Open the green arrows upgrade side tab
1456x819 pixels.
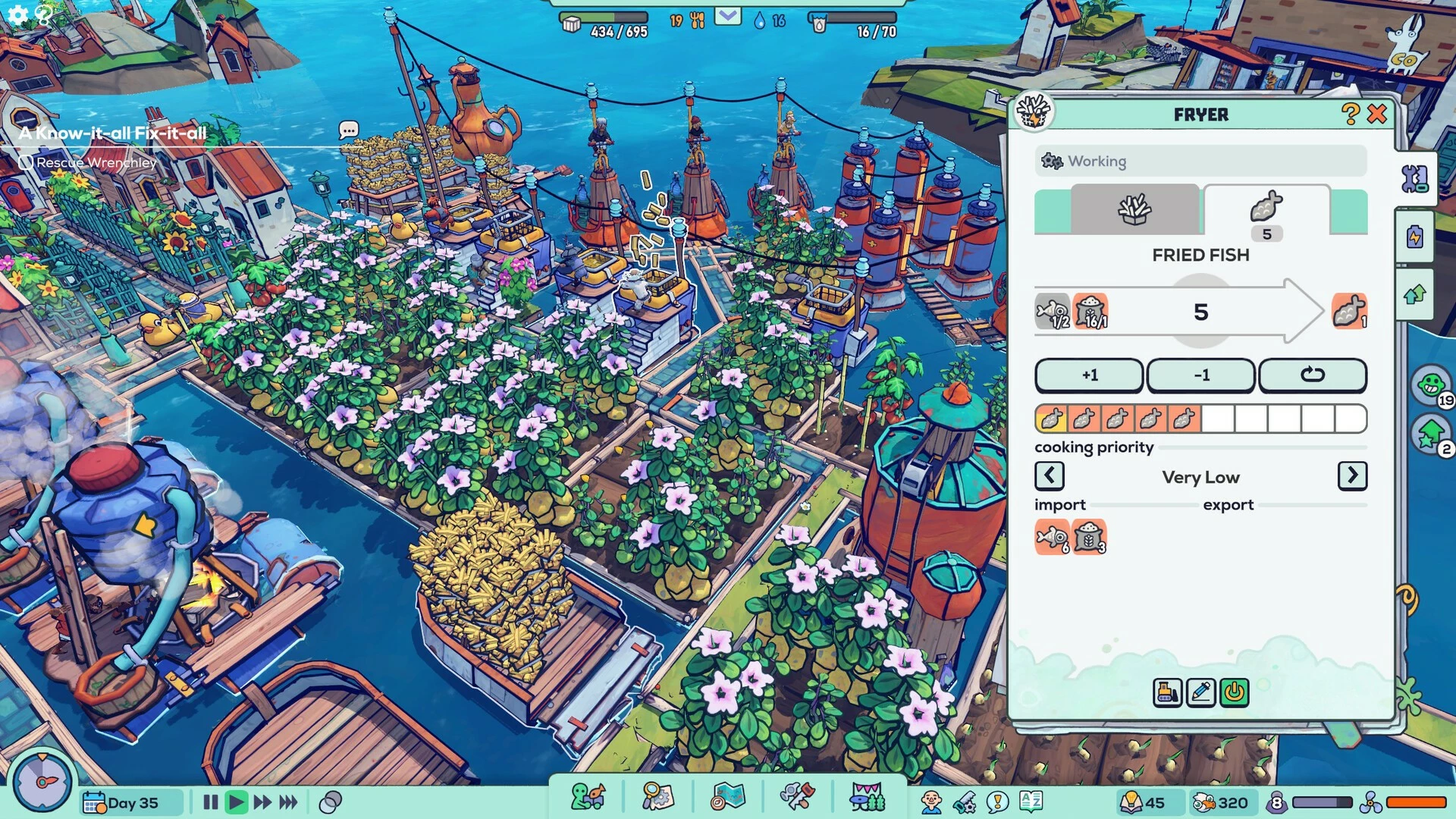pyautogui.click(x=1415, y=294)
